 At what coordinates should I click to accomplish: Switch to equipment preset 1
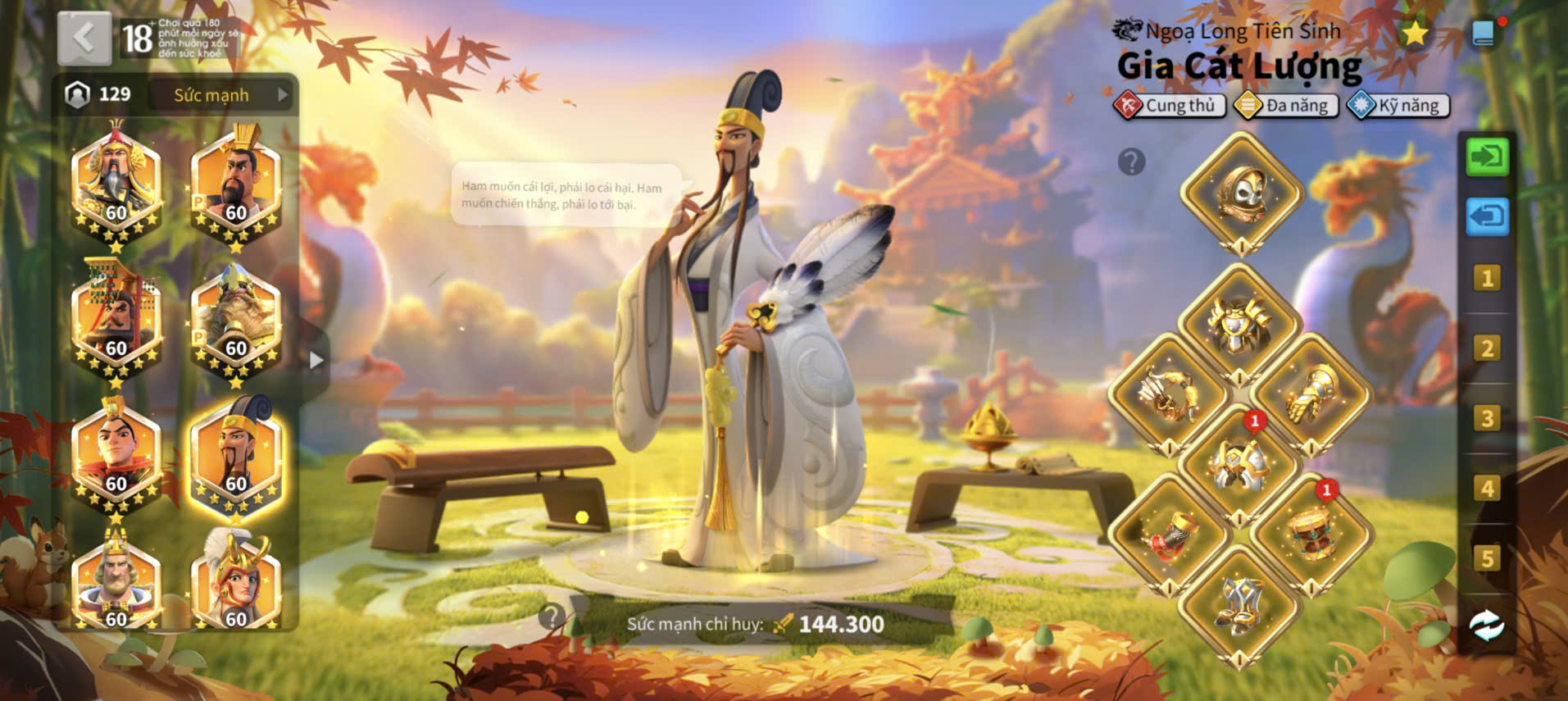coord(1487,279)
